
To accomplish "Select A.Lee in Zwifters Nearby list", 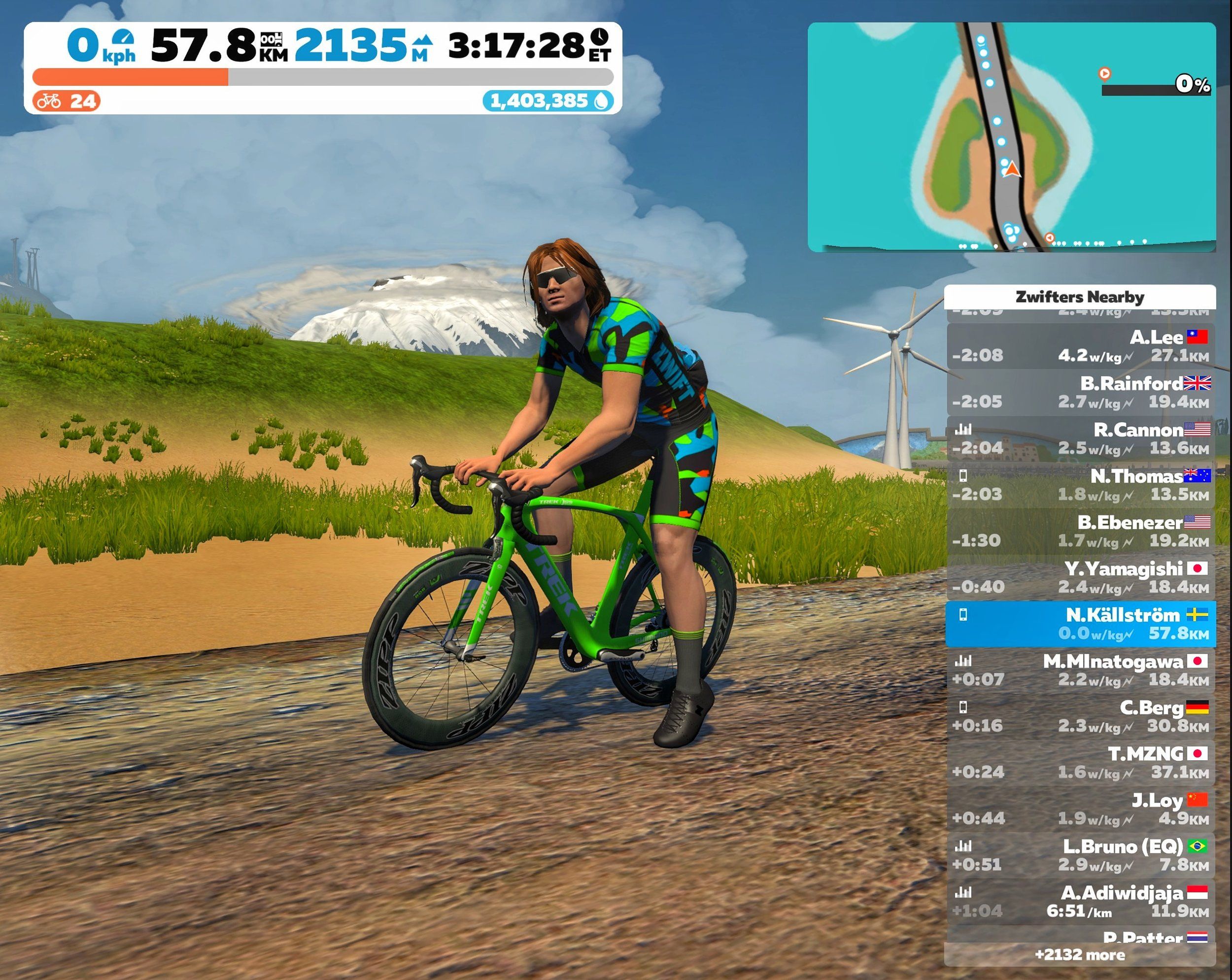I will (x=1079, y=346).
